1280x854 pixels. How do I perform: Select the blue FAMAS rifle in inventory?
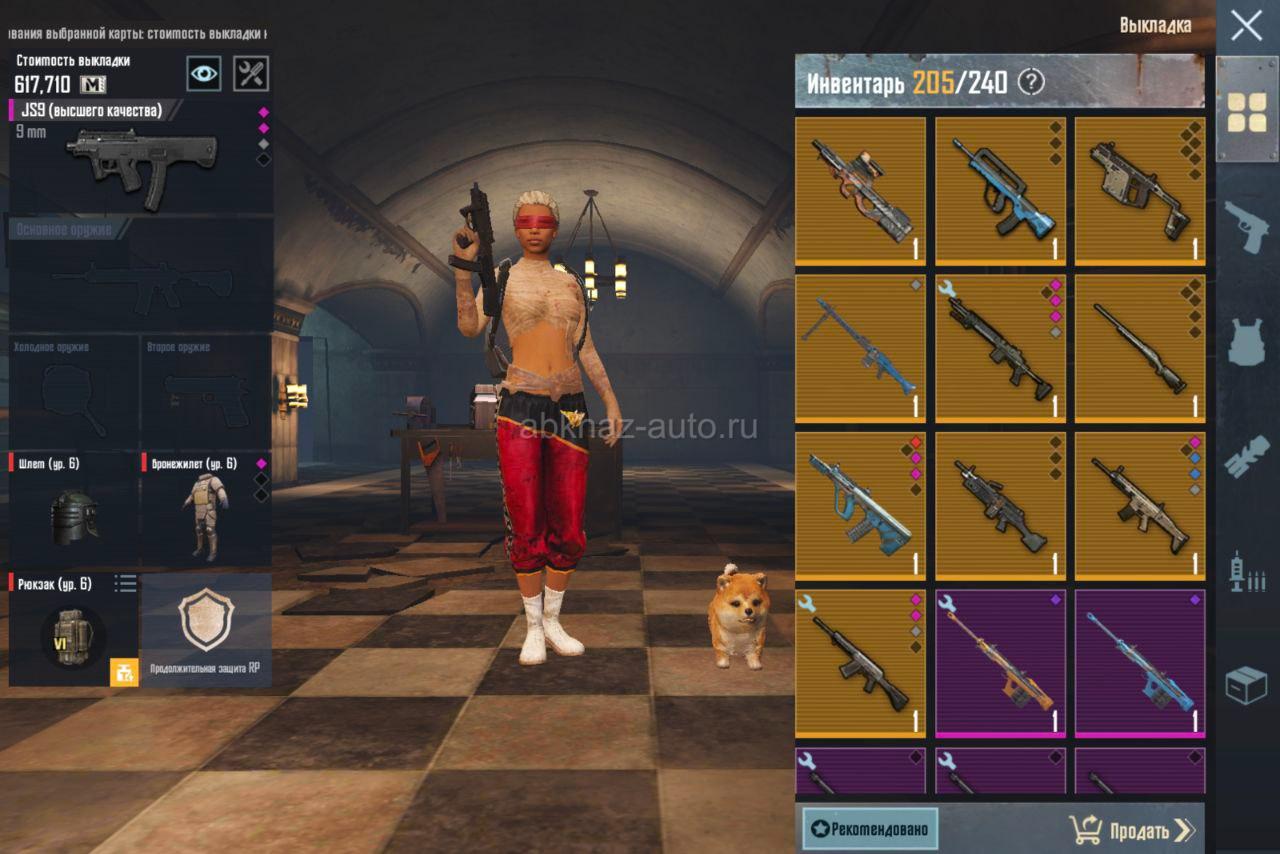(x=1000, y=190)
